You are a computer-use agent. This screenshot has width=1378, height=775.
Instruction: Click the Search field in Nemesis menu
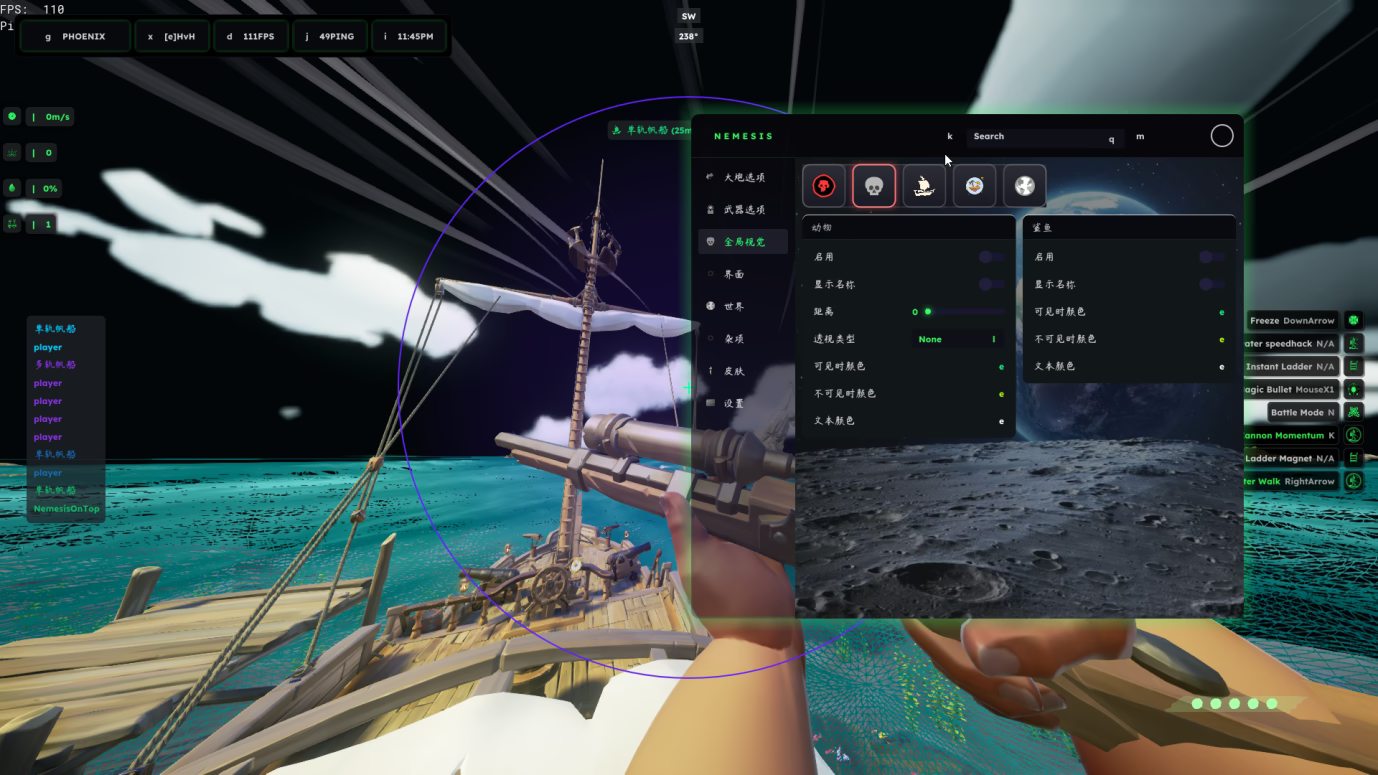pos(1040,137)
